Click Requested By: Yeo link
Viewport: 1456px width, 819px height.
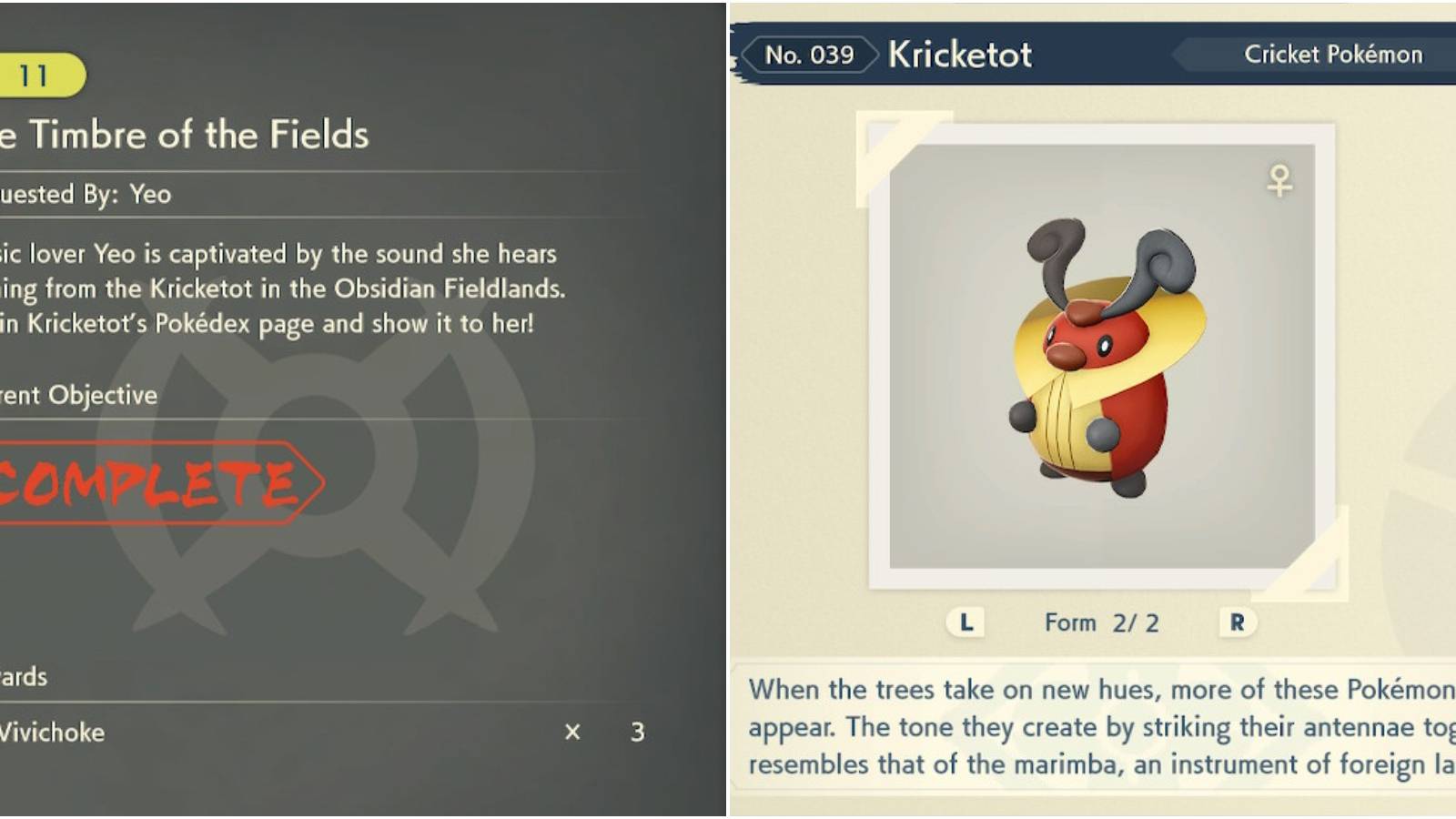tap(85, 194)
